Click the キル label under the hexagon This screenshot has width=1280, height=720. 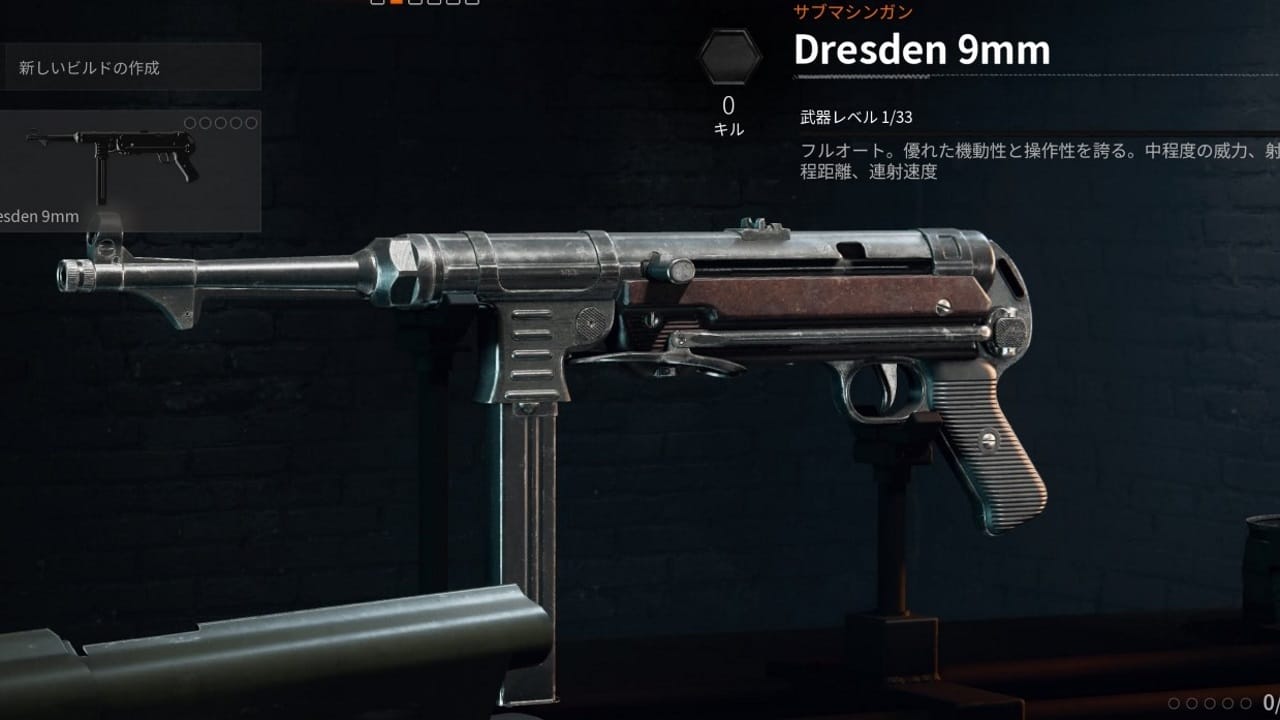731,129
